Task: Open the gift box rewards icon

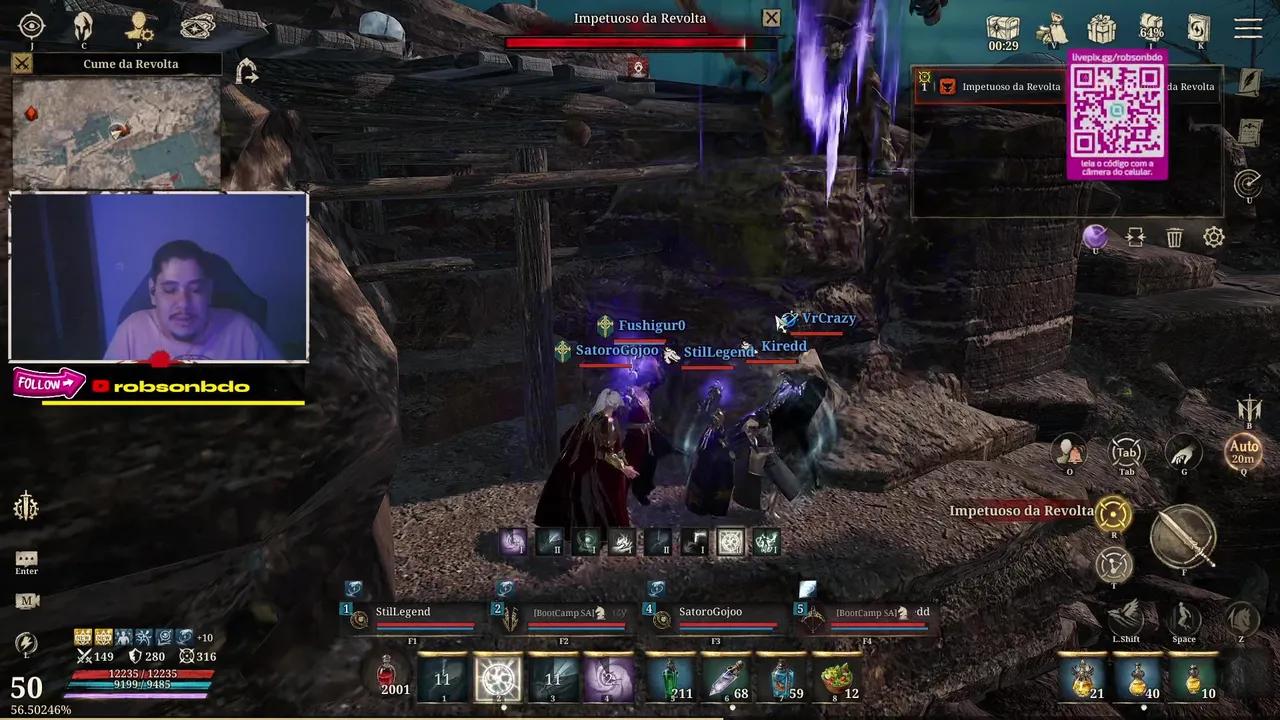Action: pos(1101,28)
